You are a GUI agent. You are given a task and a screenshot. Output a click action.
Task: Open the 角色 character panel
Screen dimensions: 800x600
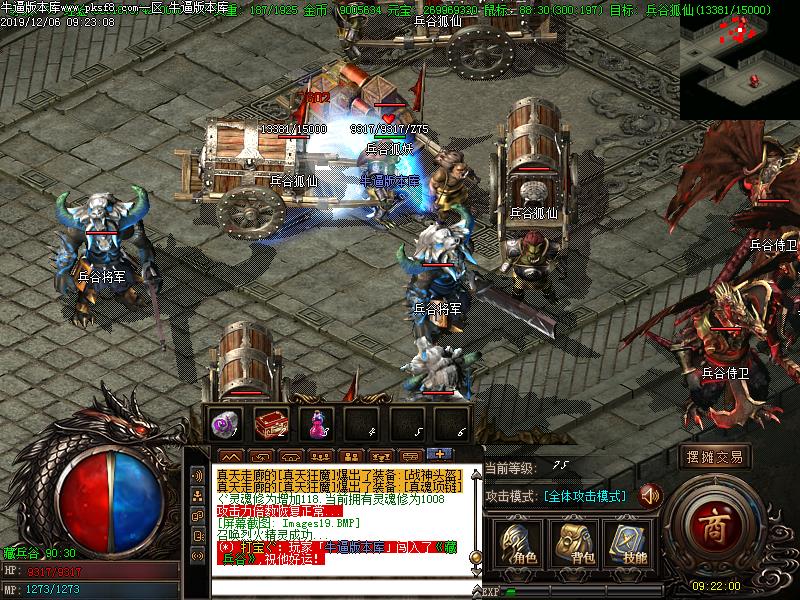point(520,545)
